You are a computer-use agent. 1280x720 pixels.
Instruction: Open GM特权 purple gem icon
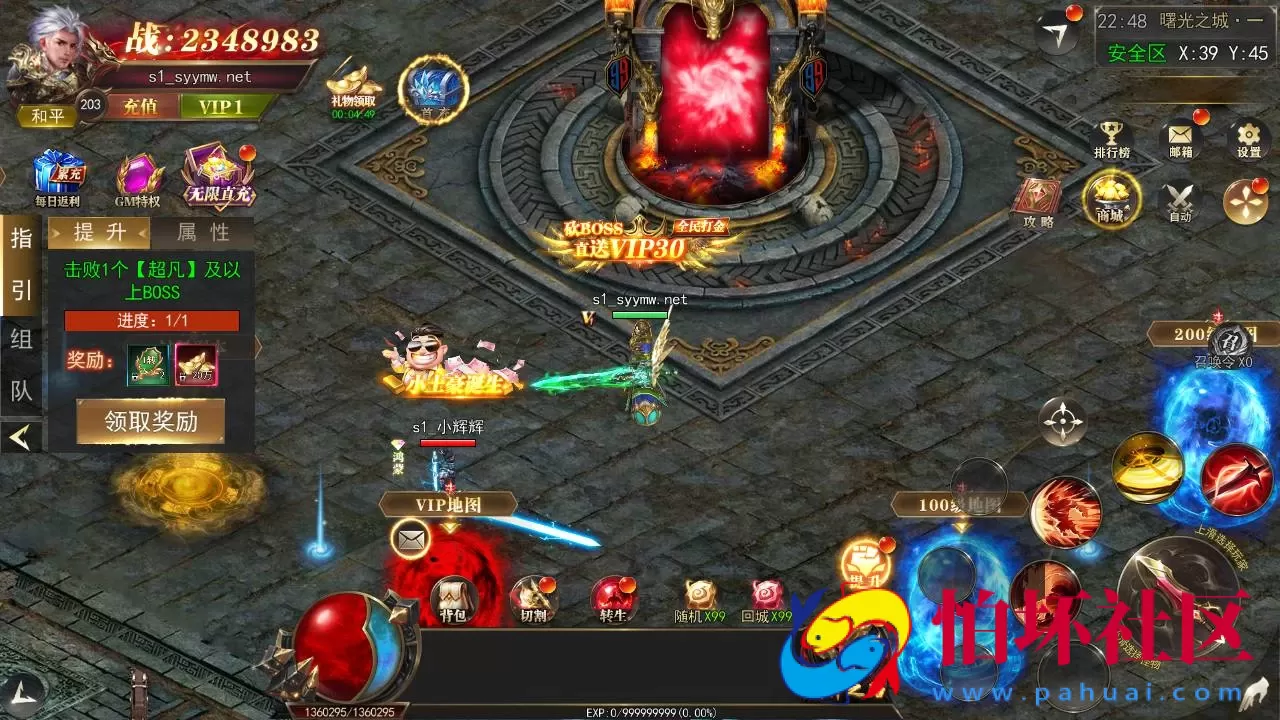pyautogui.click(x=138, y=175)
